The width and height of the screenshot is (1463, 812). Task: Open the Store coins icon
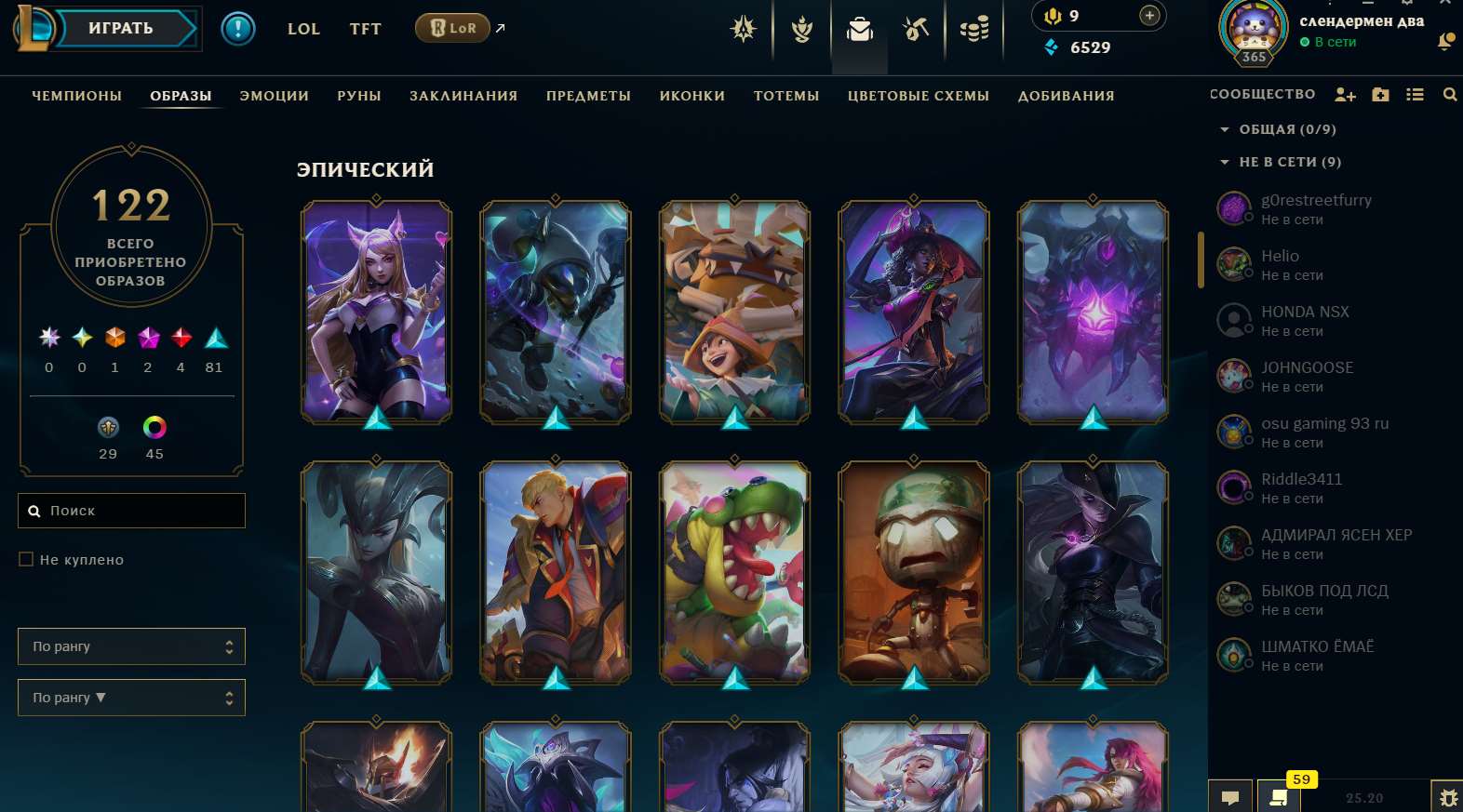pyautogui.click(x=973, y=29)
